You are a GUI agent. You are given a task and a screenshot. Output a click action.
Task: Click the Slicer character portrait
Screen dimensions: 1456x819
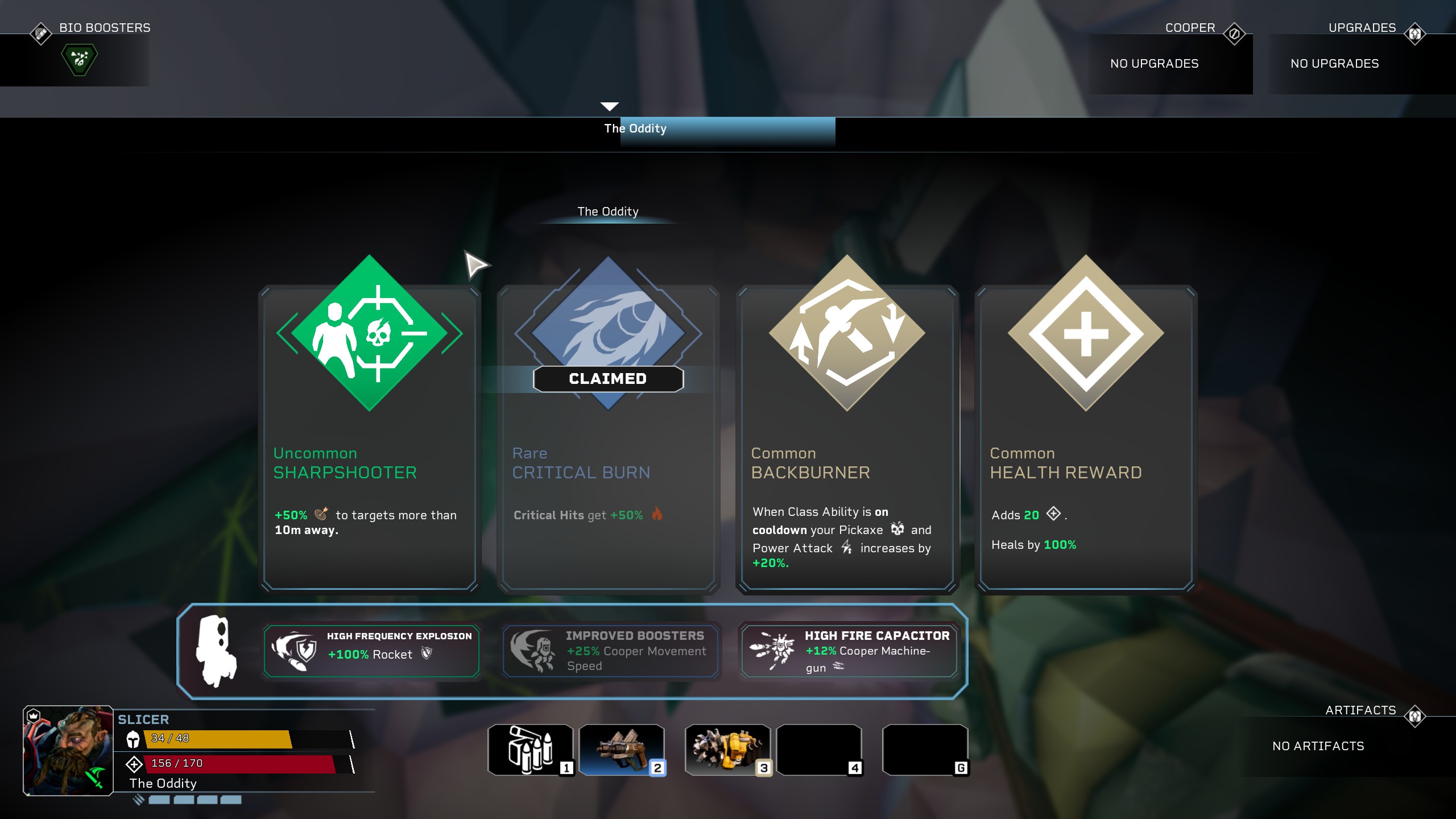coord(68,751)
